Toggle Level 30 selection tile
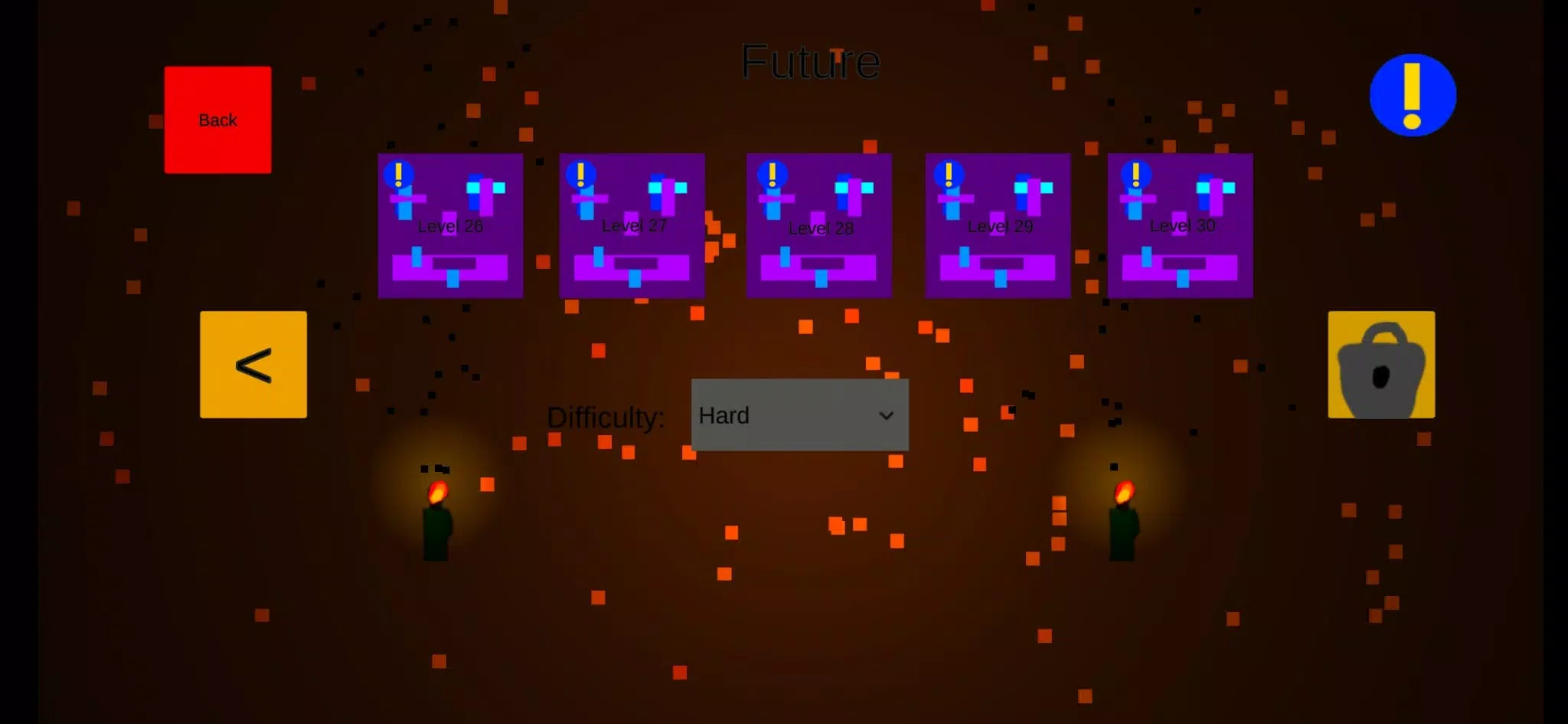The height and width of the screenshot is (724, 1568). coord(1179,225)
